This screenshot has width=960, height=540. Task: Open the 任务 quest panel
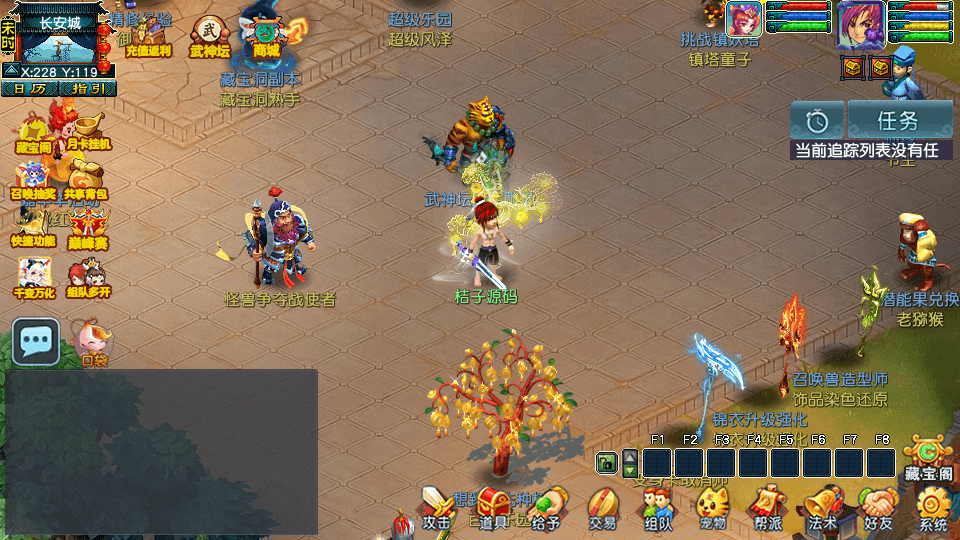coord(899,121)
